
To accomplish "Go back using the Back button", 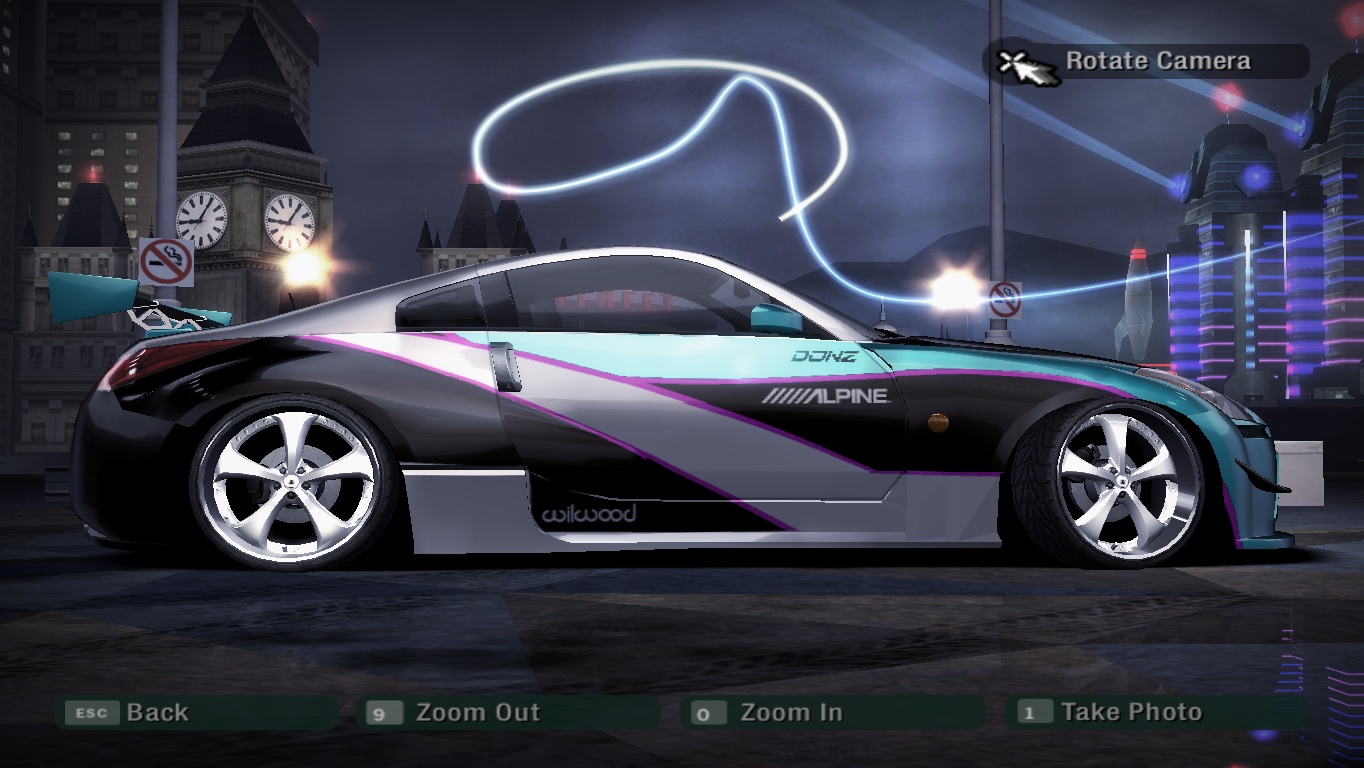I will pyautogui.click(x=156, y=713).
